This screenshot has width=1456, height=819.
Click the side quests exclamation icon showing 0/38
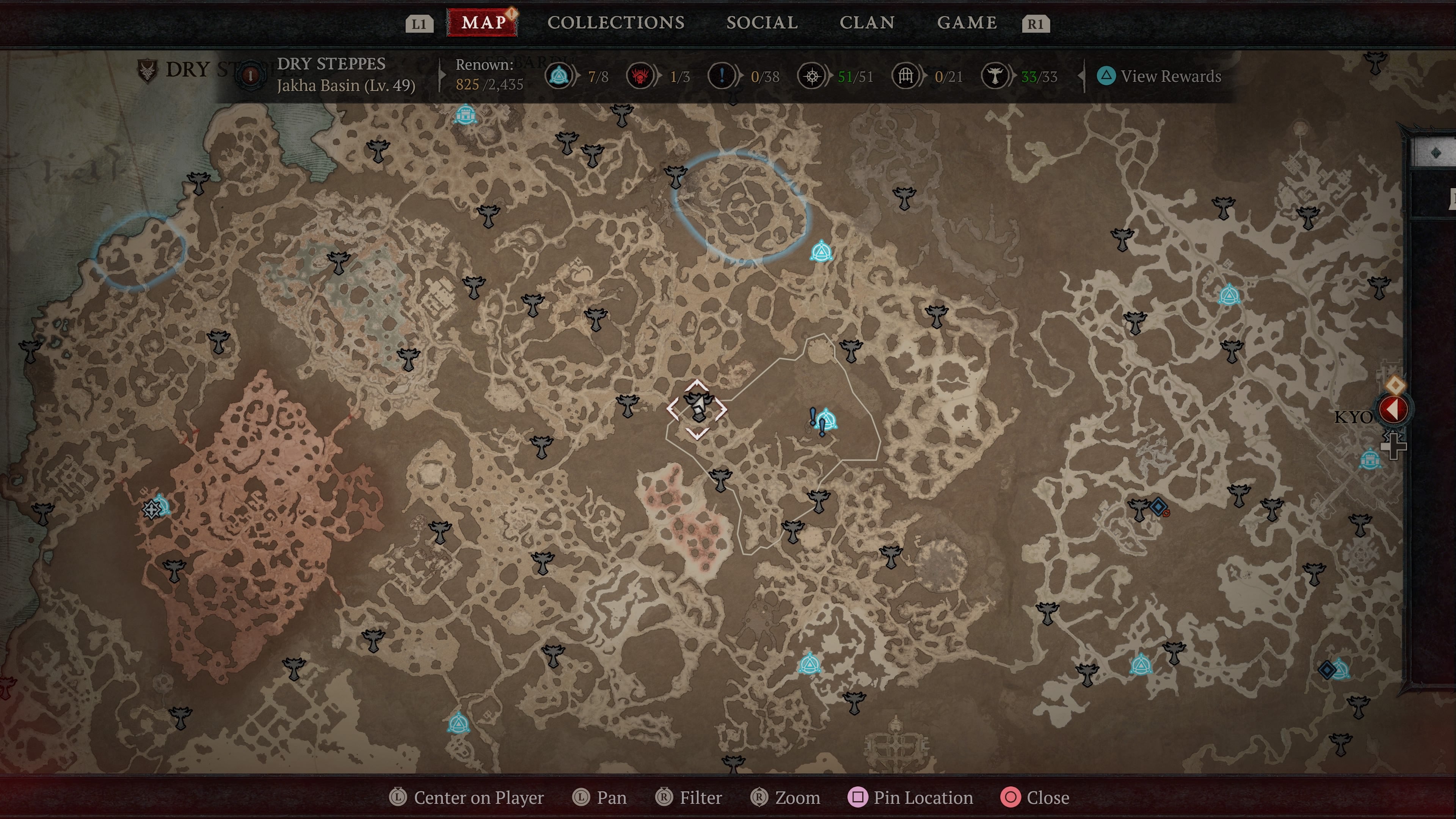click(721, 76)
